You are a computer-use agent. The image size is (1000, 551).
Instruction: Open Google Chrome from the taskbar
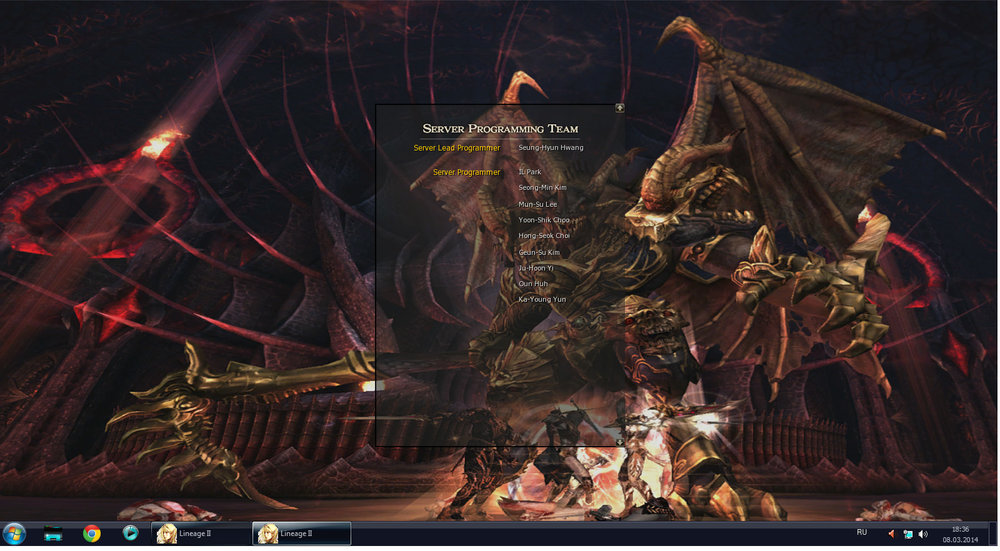[92, 533]
